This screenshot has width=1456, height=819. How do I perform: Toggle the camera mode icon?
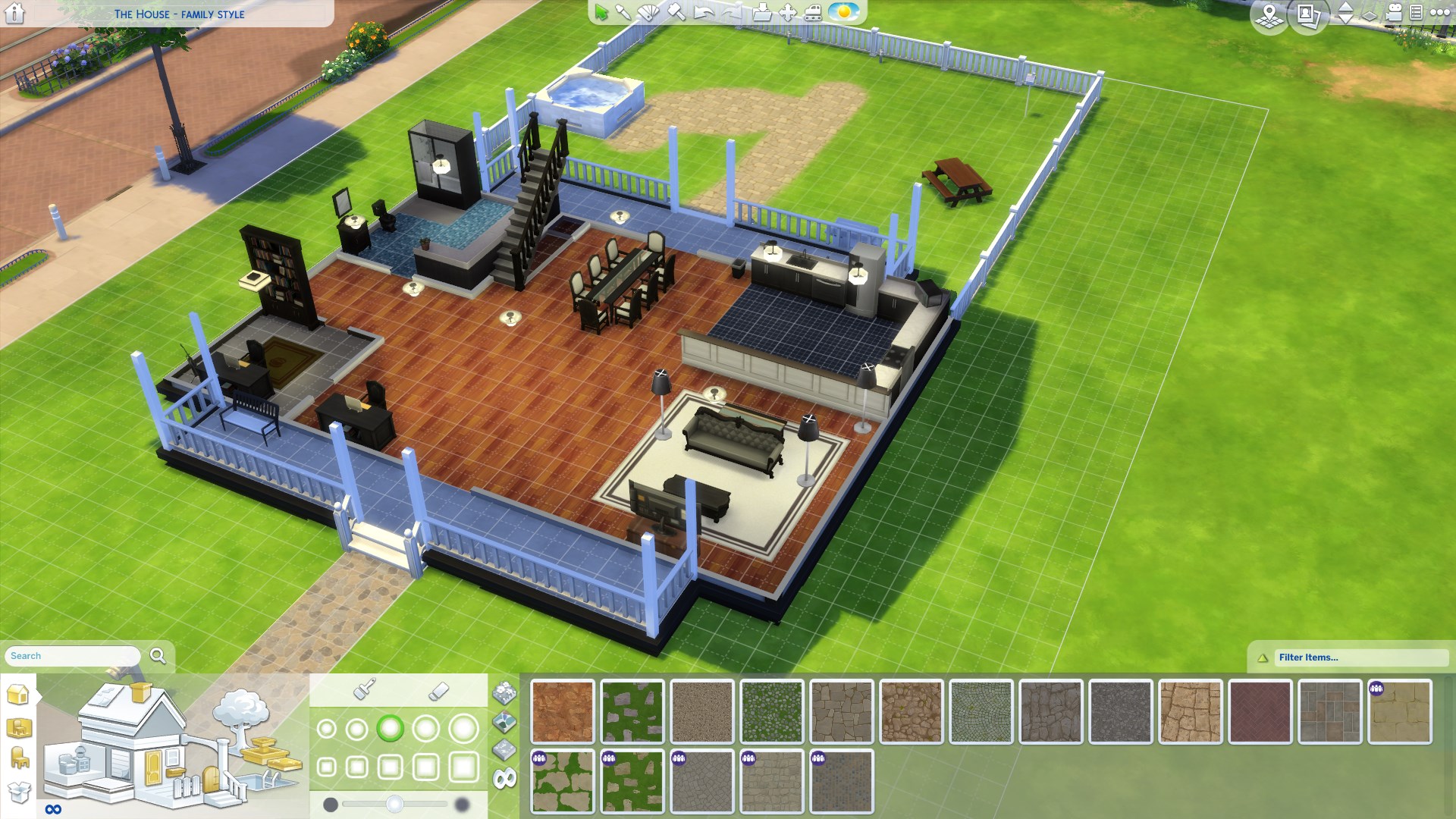click(1394, 13)
